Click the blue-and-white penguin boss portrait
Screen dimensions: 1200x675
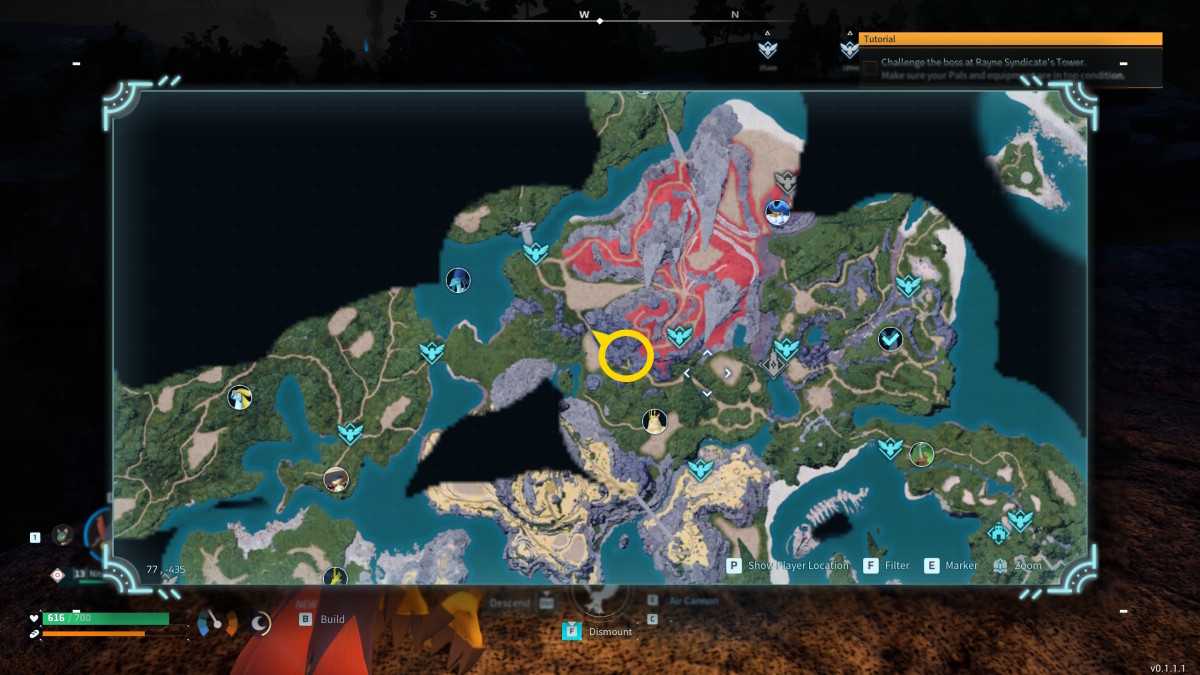click(777, 212)
